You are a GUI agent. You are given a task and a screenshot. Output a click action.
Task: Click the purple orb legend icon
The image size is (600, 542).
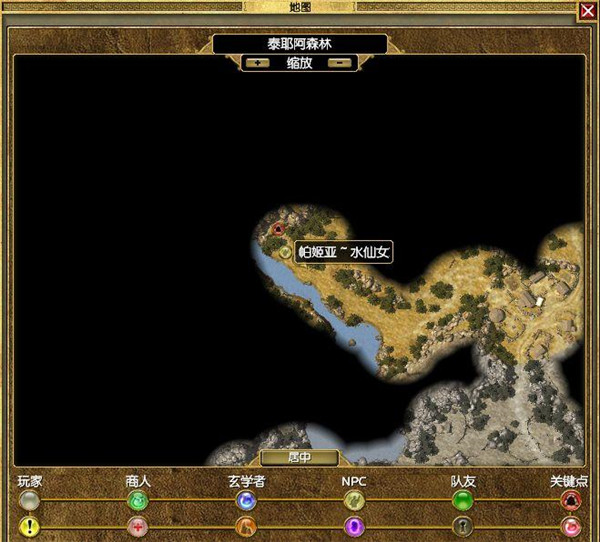pos(354,526)
